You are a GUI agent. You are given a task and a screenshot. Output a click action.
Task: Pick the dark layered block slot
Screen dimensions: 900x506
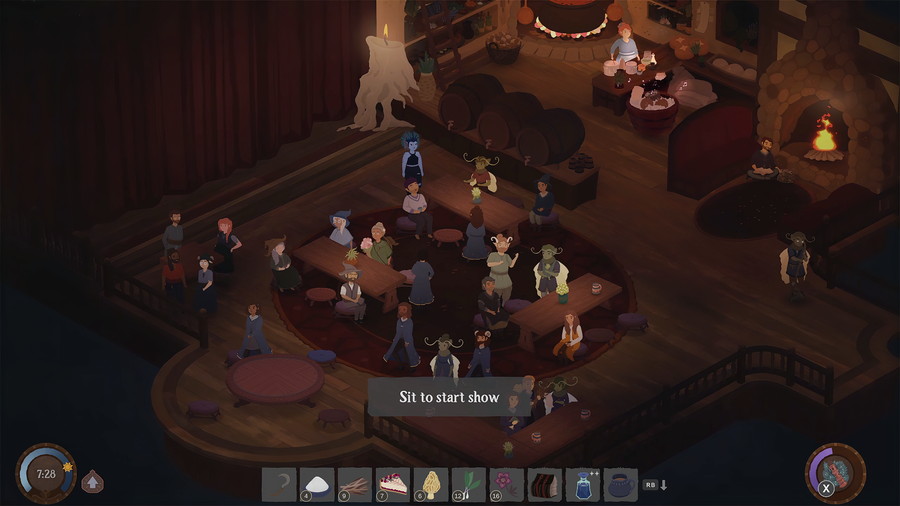point(545,484)
